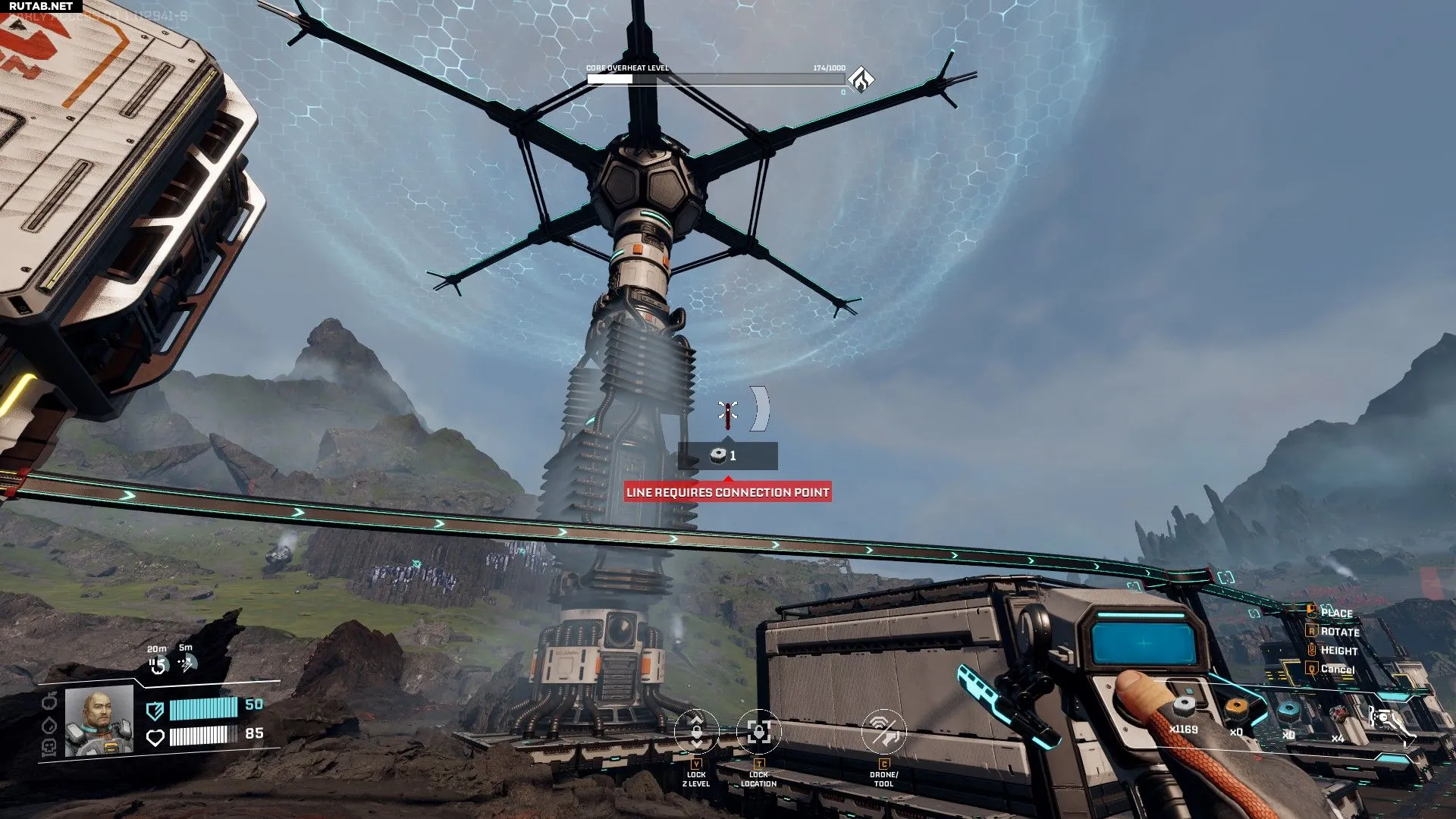Image resolution: width=1456 pixels, height=819 pixels.
Task: Select the blue hex nut resource slot
Action: (1288, 713)
